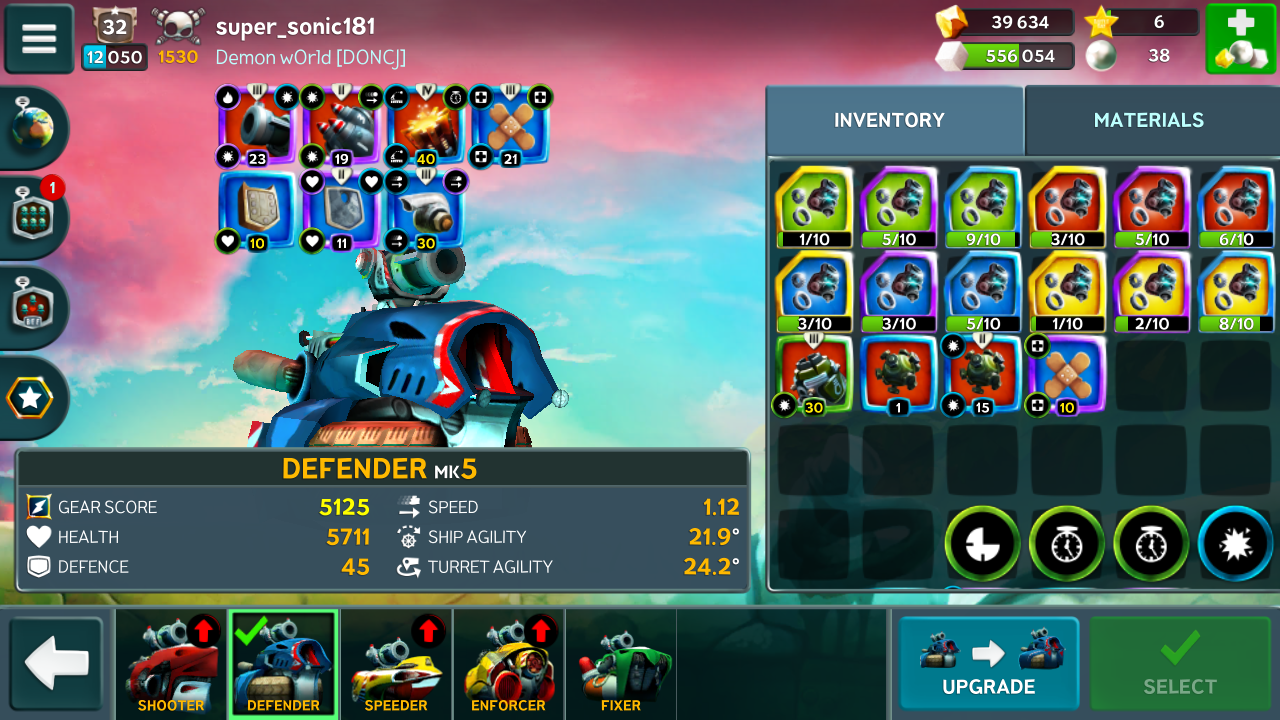Click the green plus buy currency button
The height and width of the screenshot is (720, 1280).
tap(1240, 38)
